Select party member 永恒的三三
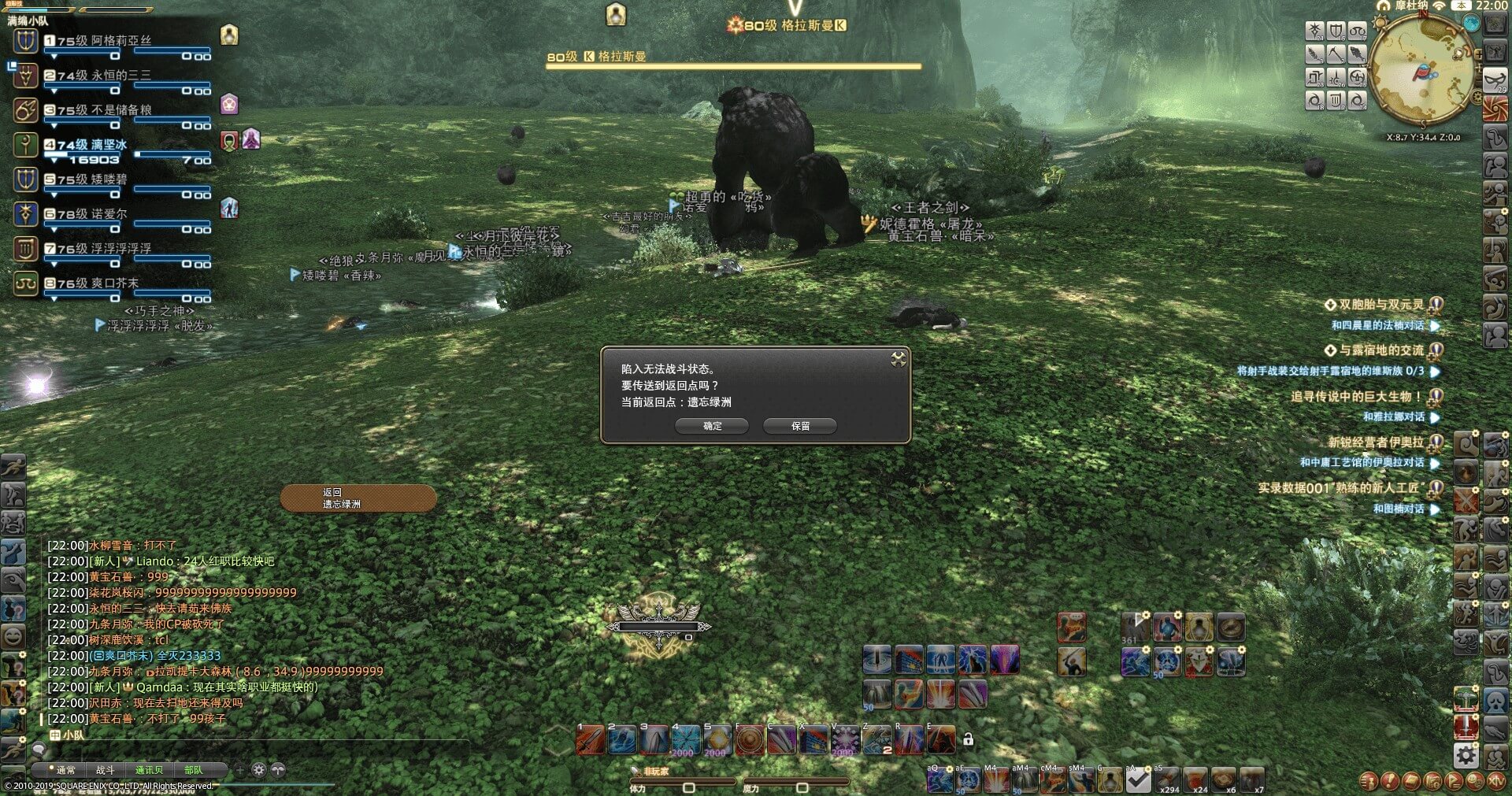Image resolution: width=1512 pixels, height=796 pixels. (120, 76)
